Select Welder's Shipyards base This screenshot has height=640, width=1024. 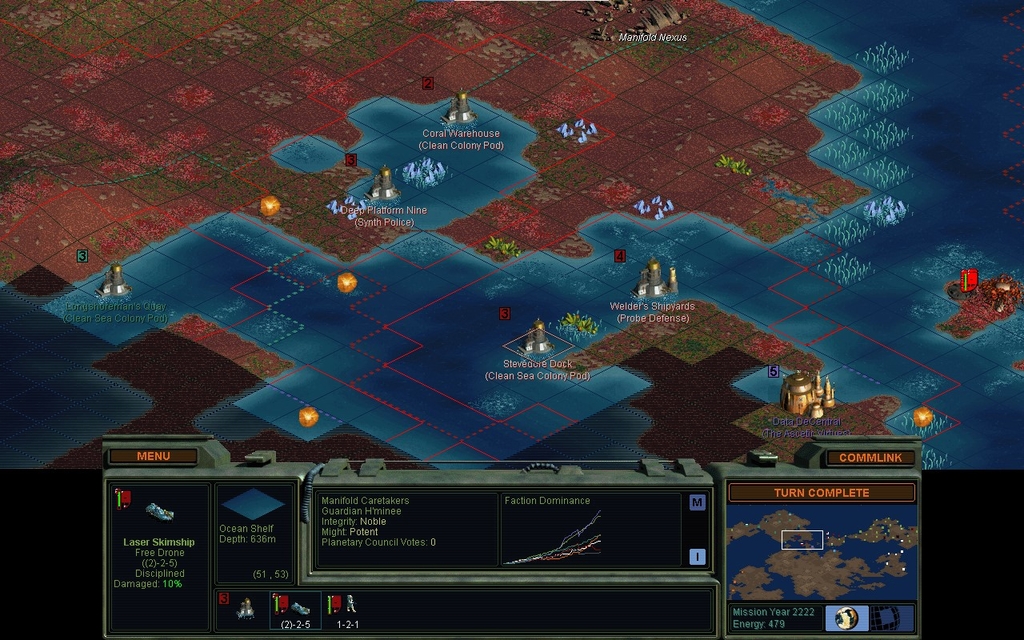click(x=653, y=278)
